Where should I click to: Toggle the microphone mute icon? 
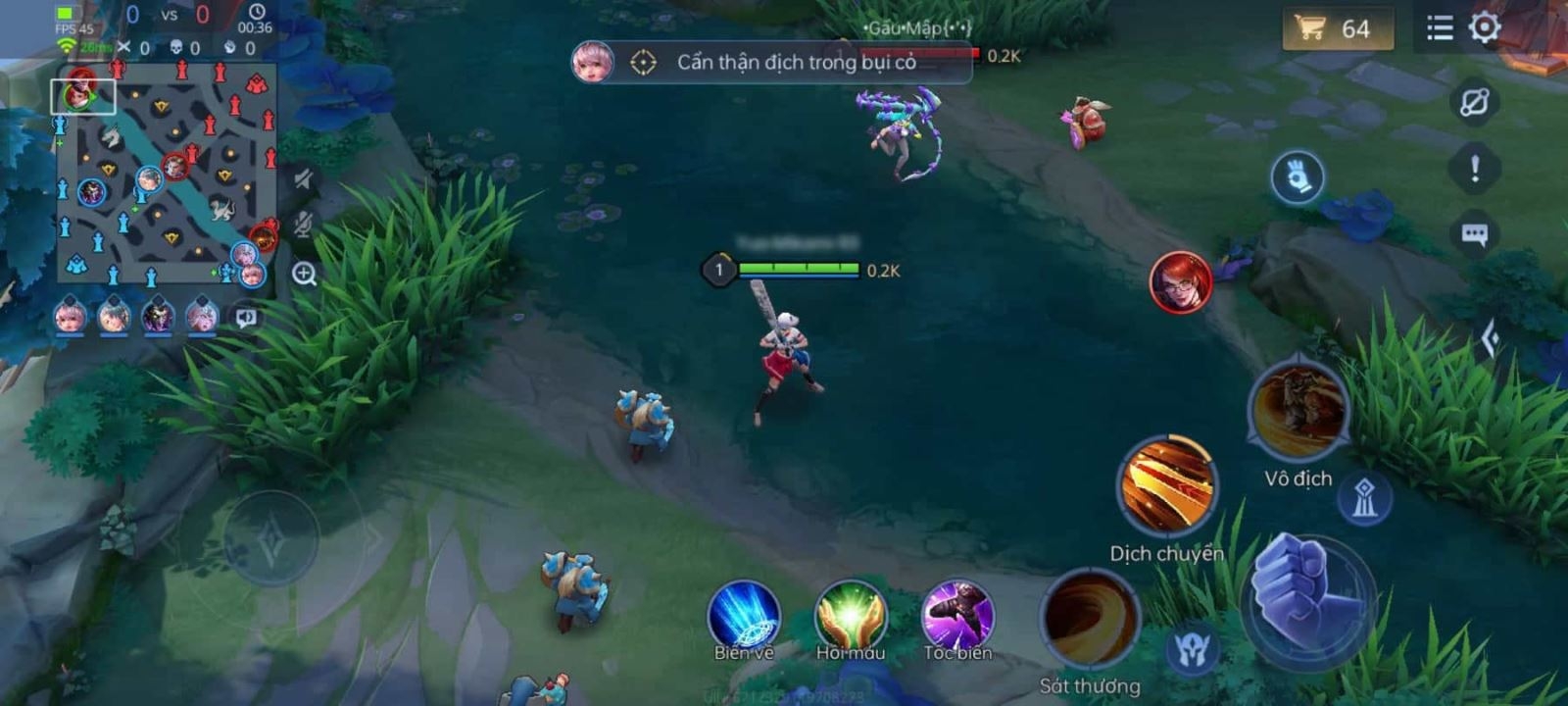point(304,225)
